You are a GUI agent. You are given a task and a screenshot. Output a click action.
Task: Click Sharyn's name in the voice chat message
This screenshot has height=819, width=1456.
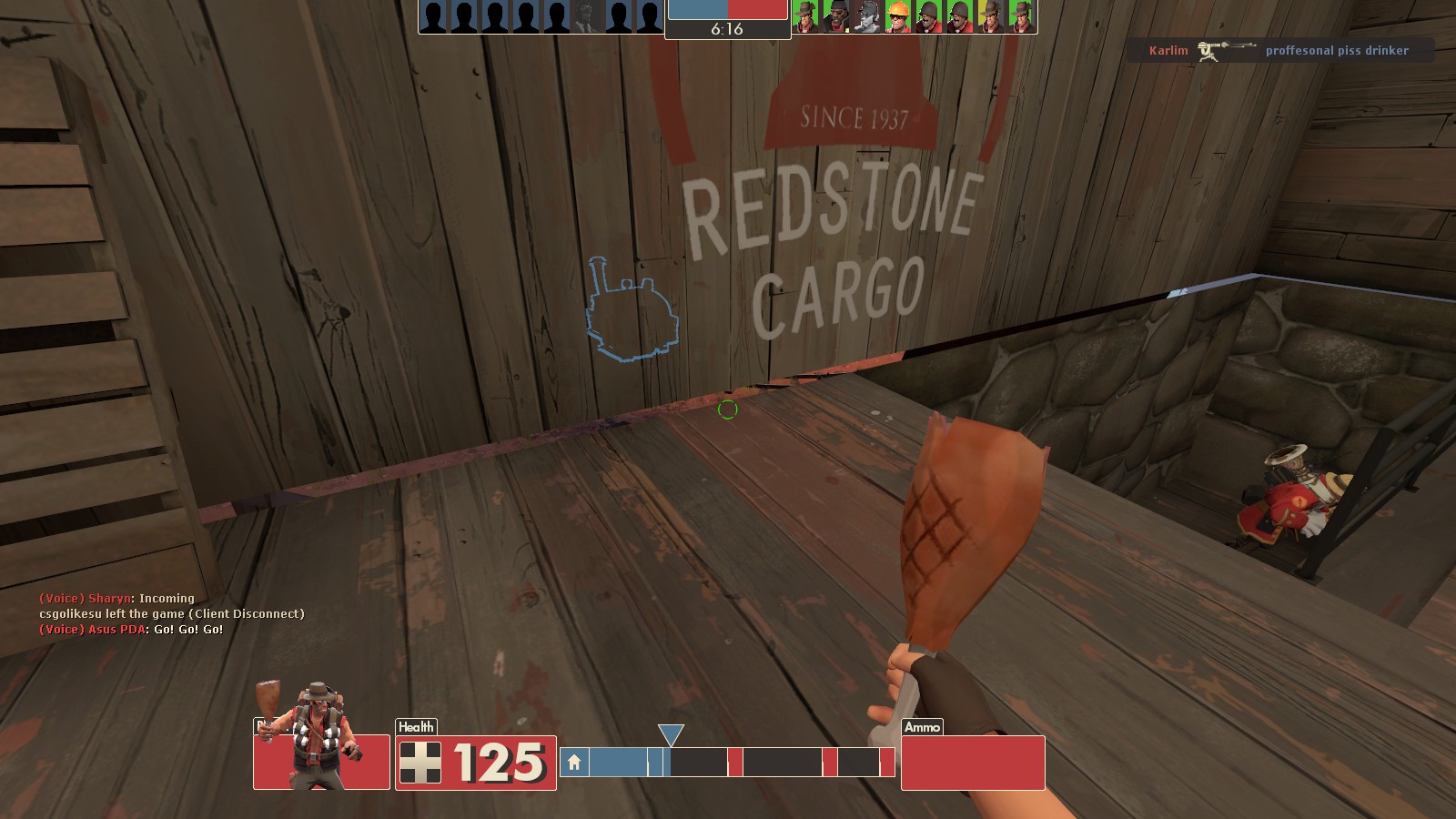click(107, 598)
